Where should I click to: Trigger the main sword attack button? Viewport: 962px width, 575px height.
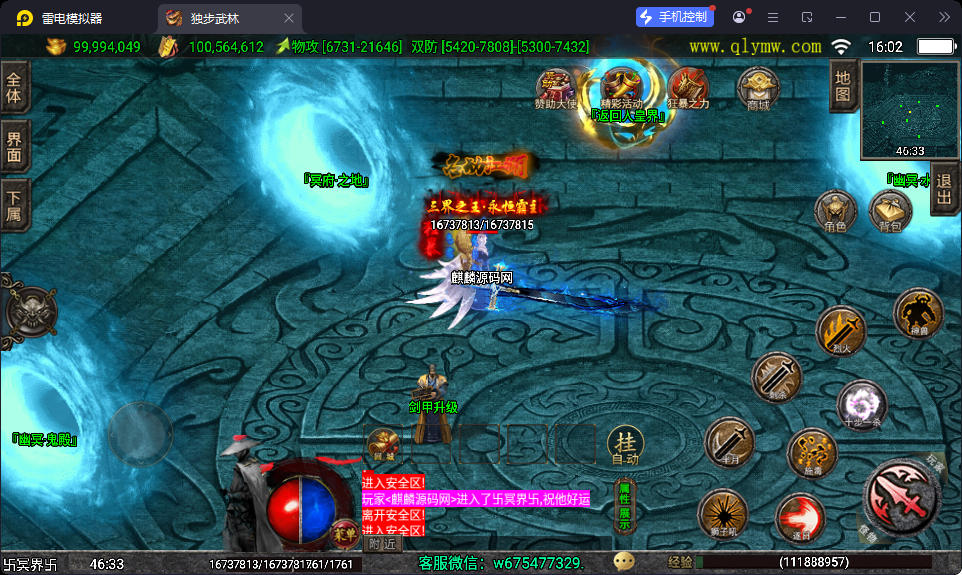[x=899, y=495]
